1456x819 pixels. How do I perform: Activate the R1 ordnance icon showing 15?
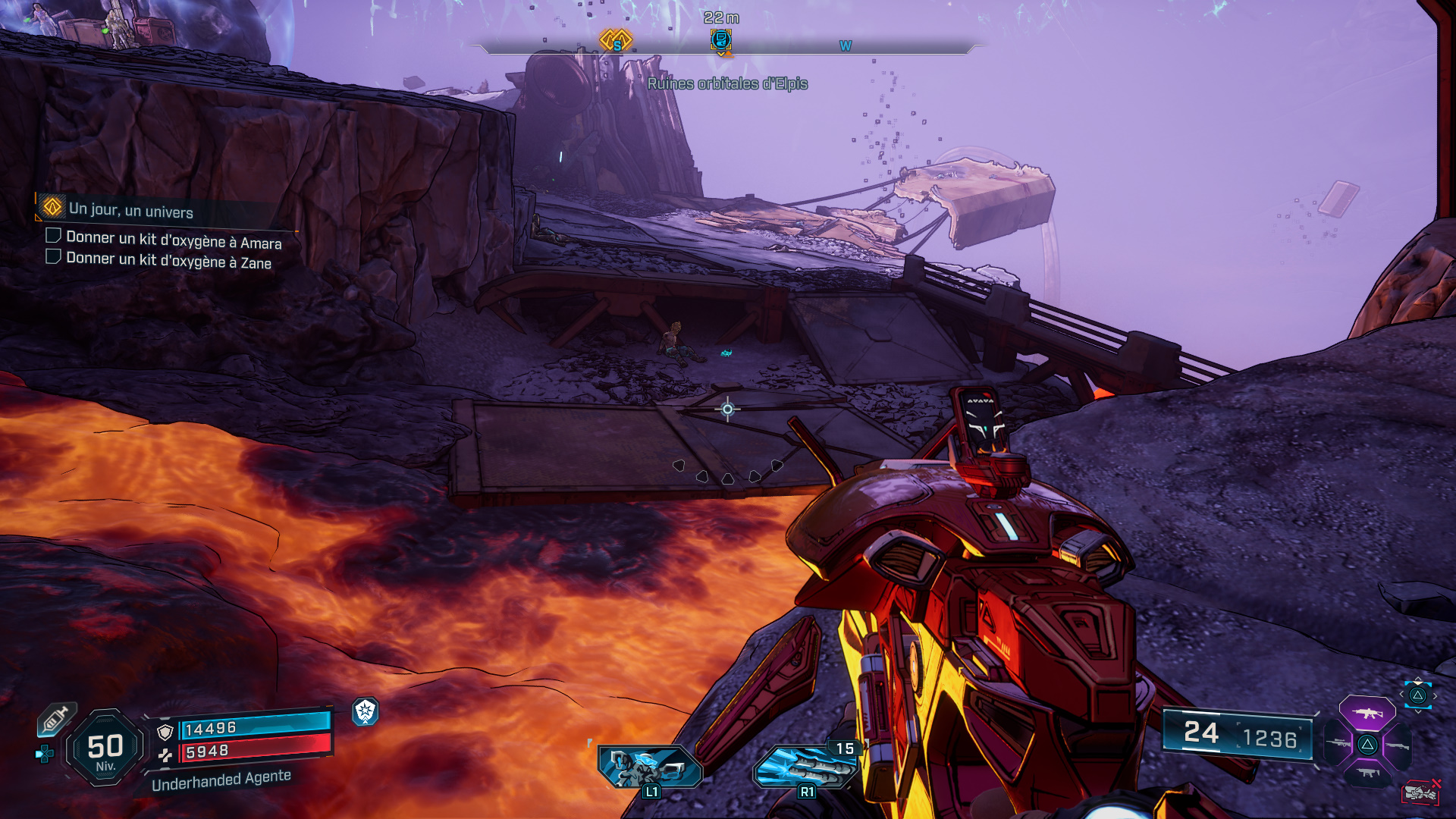805,767
